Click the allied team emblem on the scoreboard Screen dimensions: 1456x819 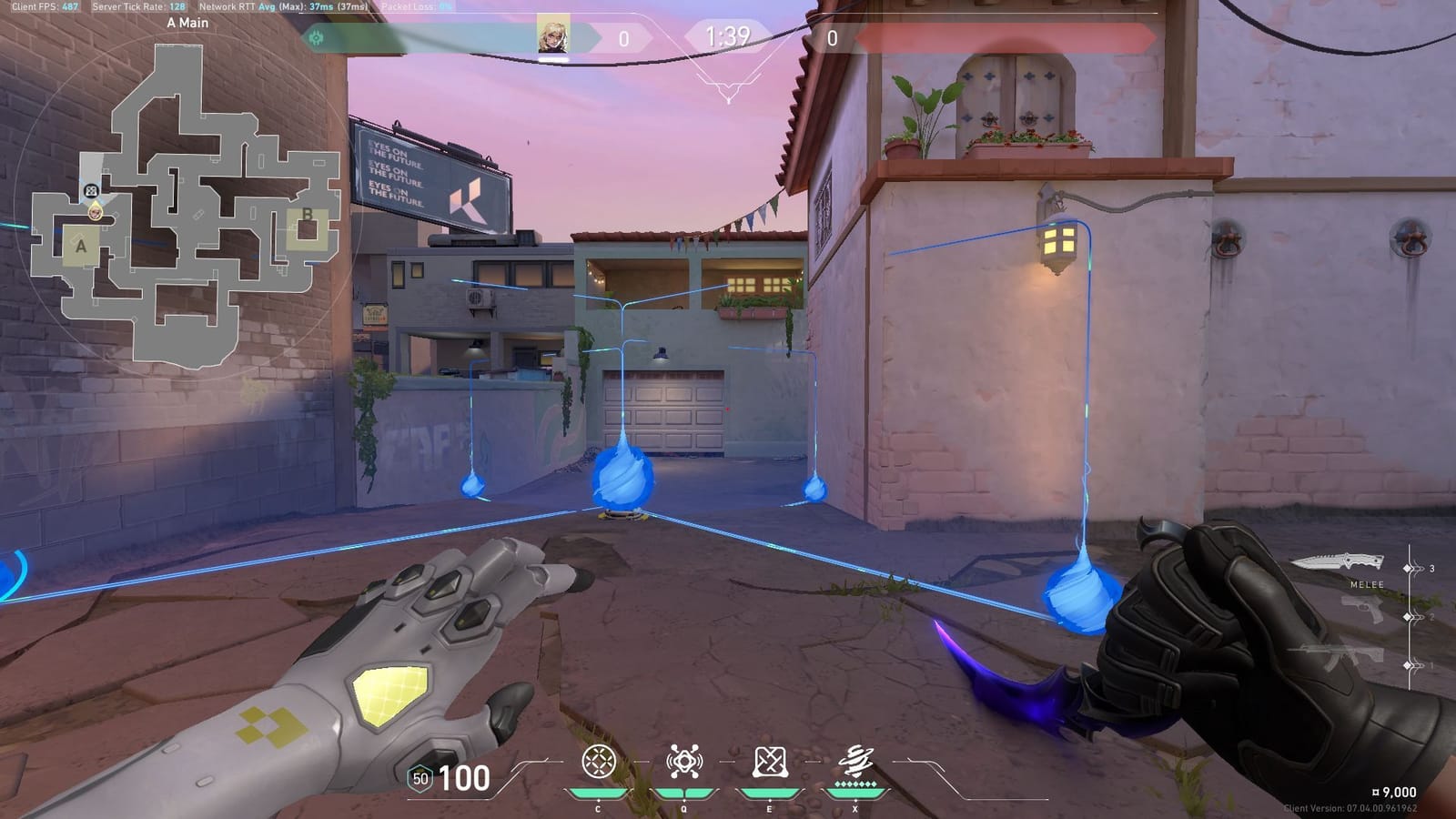317,38
